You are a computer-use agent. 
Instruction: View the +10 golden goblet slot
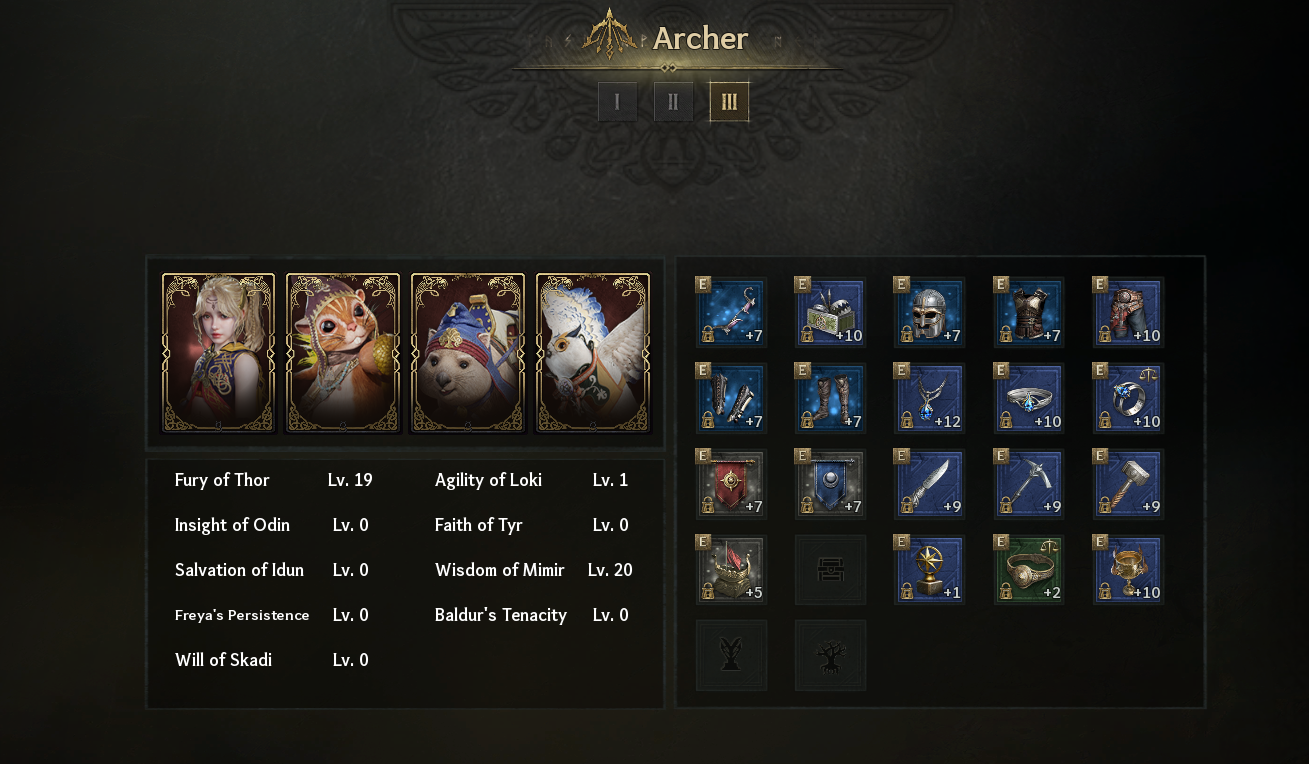click(1129, 570)
